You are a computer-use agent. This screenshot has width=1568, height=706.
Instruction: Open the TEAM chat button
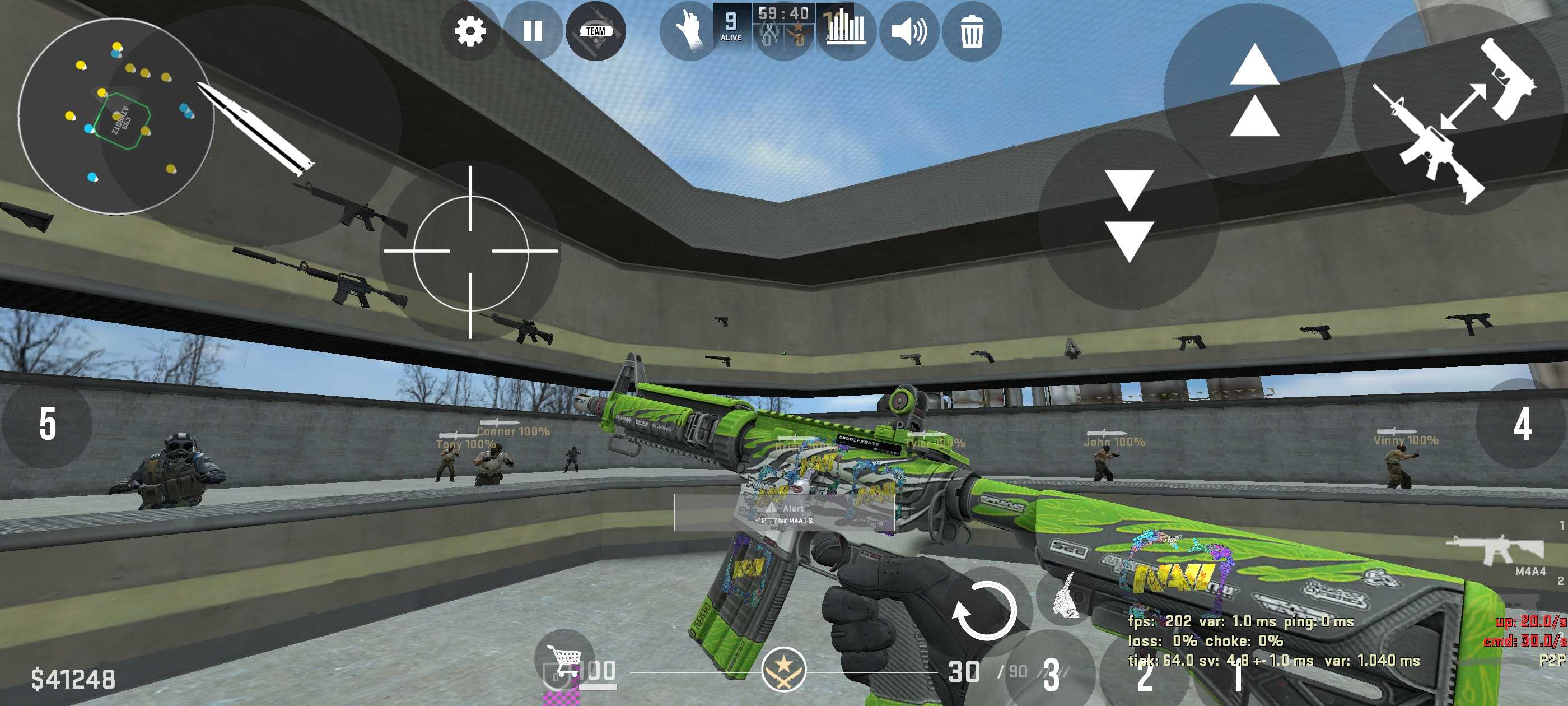pos(595,31)
